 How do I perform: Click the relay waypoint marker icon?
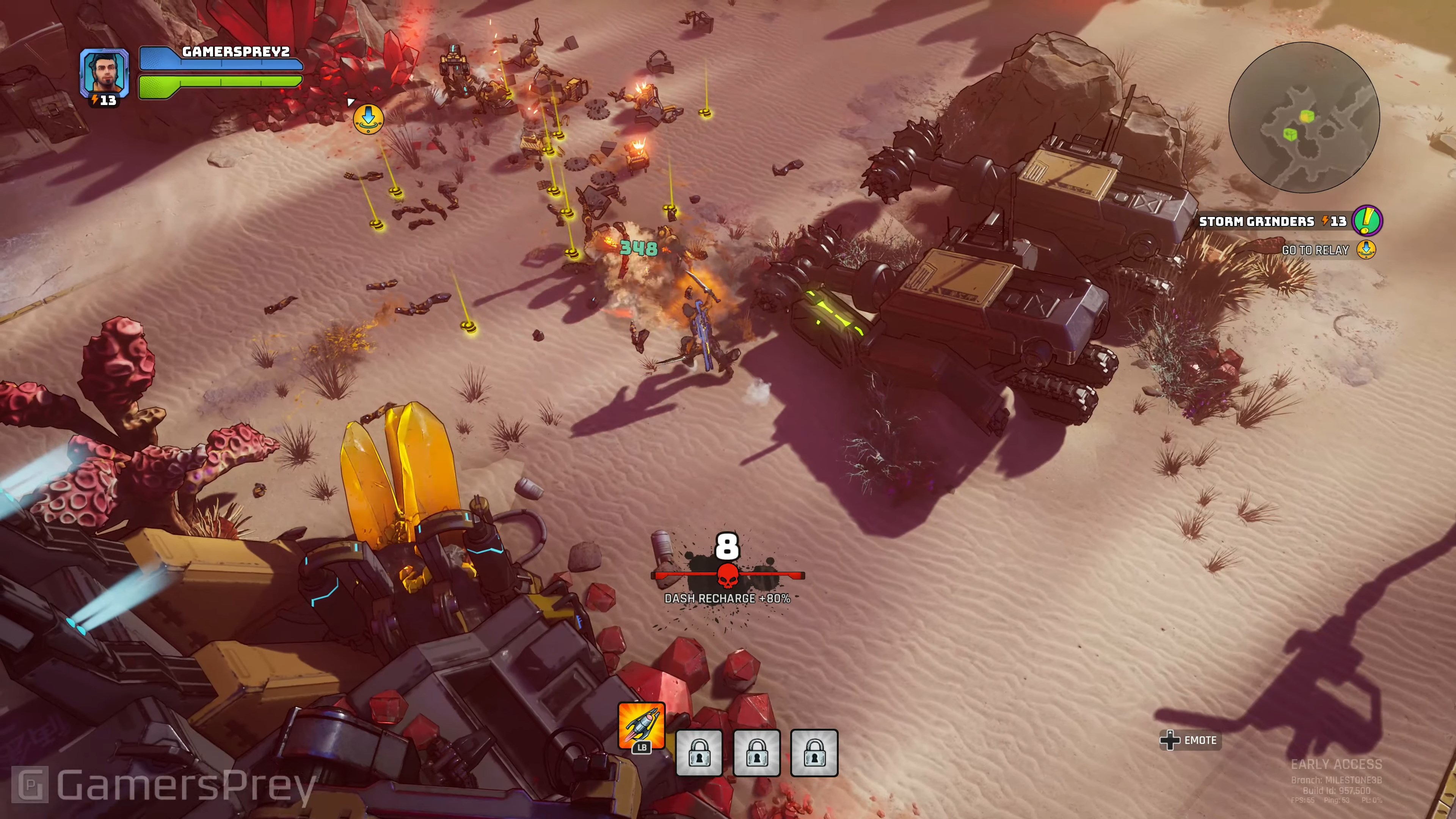(368, 118)
